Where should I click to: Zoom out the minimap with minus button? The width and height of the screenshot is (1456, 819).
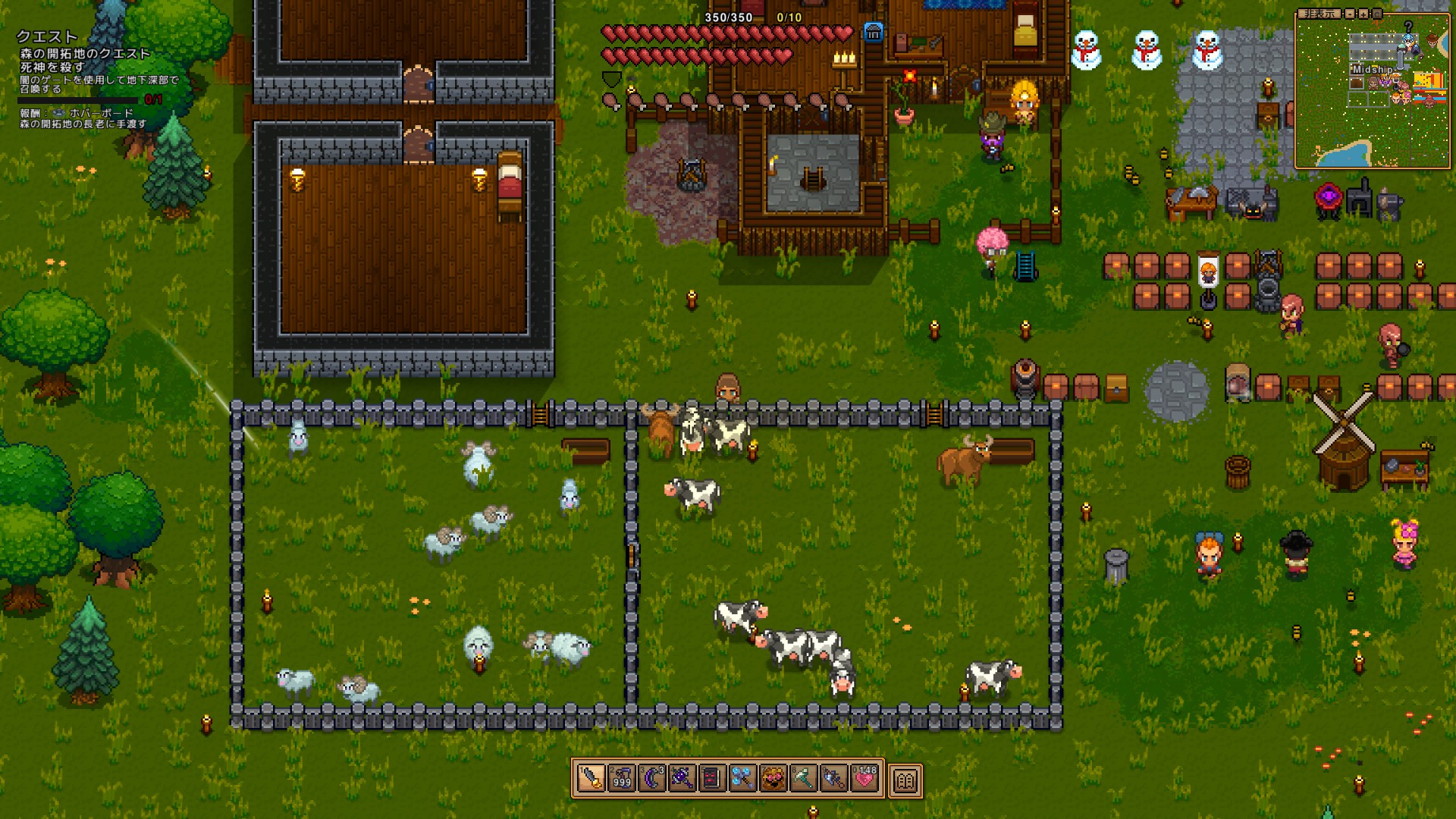pos(1350,14)
